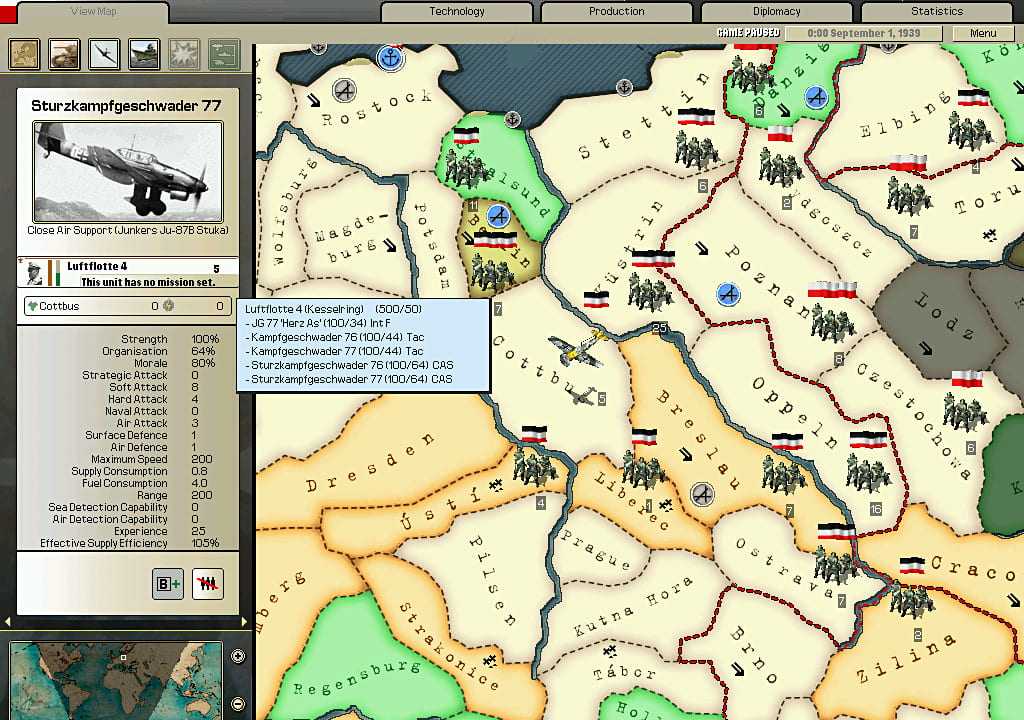Select the Luftflotte 4 mission row

(x=130, y=273)
